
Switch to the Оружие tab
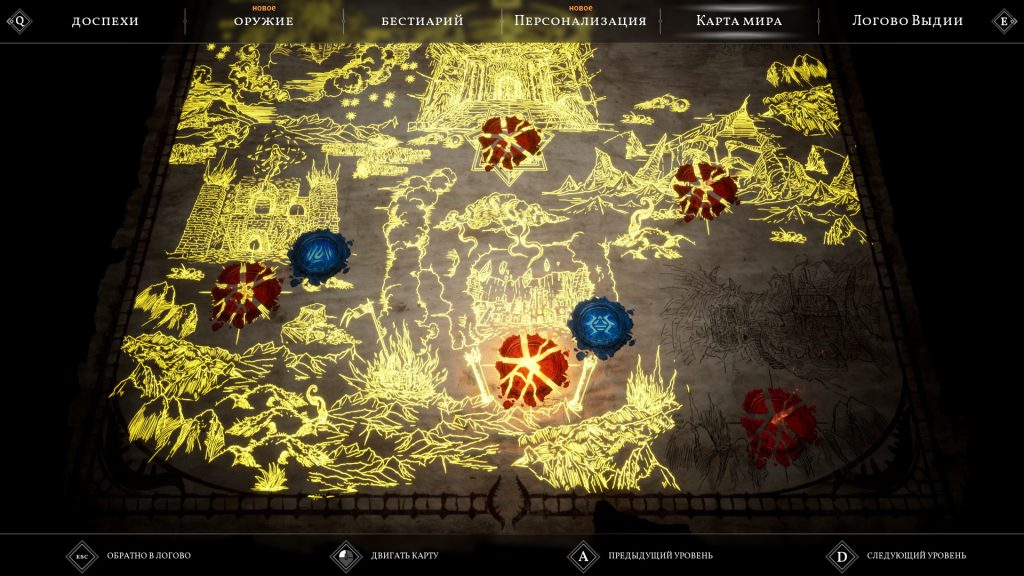[264, 21]
